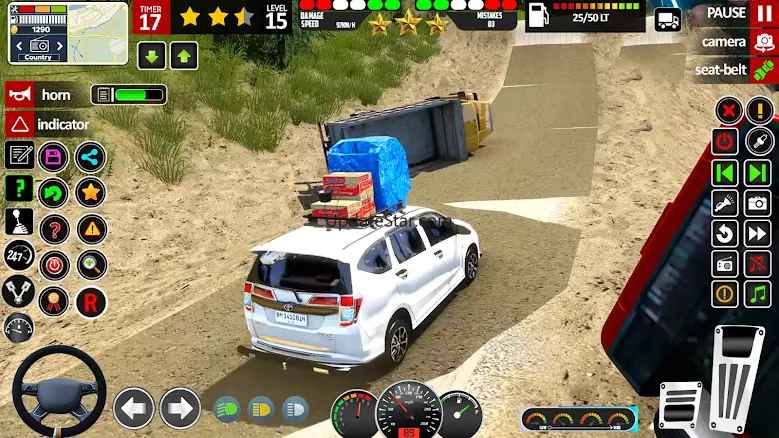Tap the red R button
This screenshot has width=779, height=438.
91,300
